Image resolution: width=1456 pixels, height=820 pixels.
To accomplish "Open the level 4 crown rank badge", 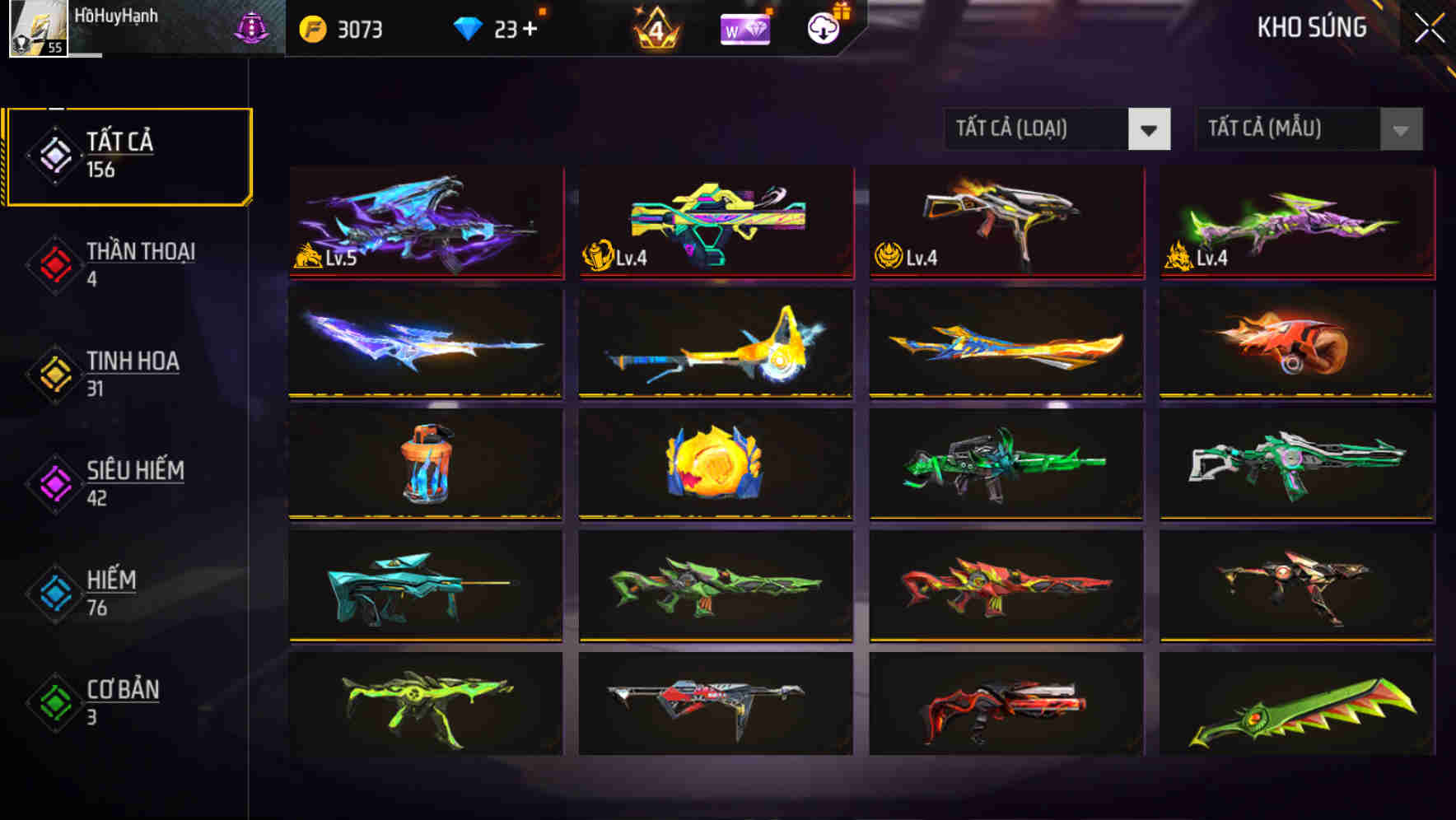I will tap(655, 27).
